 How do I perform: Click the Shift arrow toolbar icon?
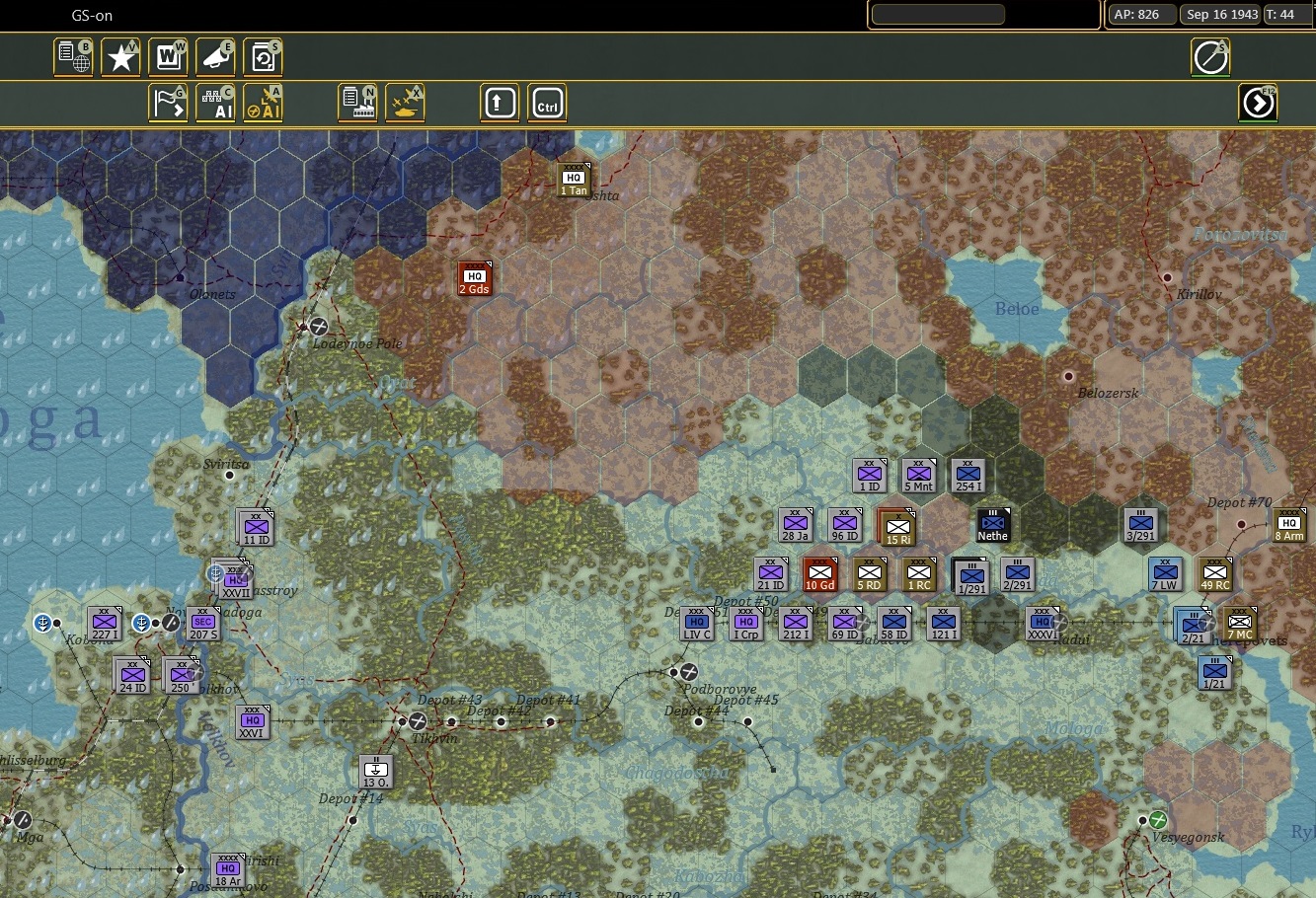click(499, 102)
